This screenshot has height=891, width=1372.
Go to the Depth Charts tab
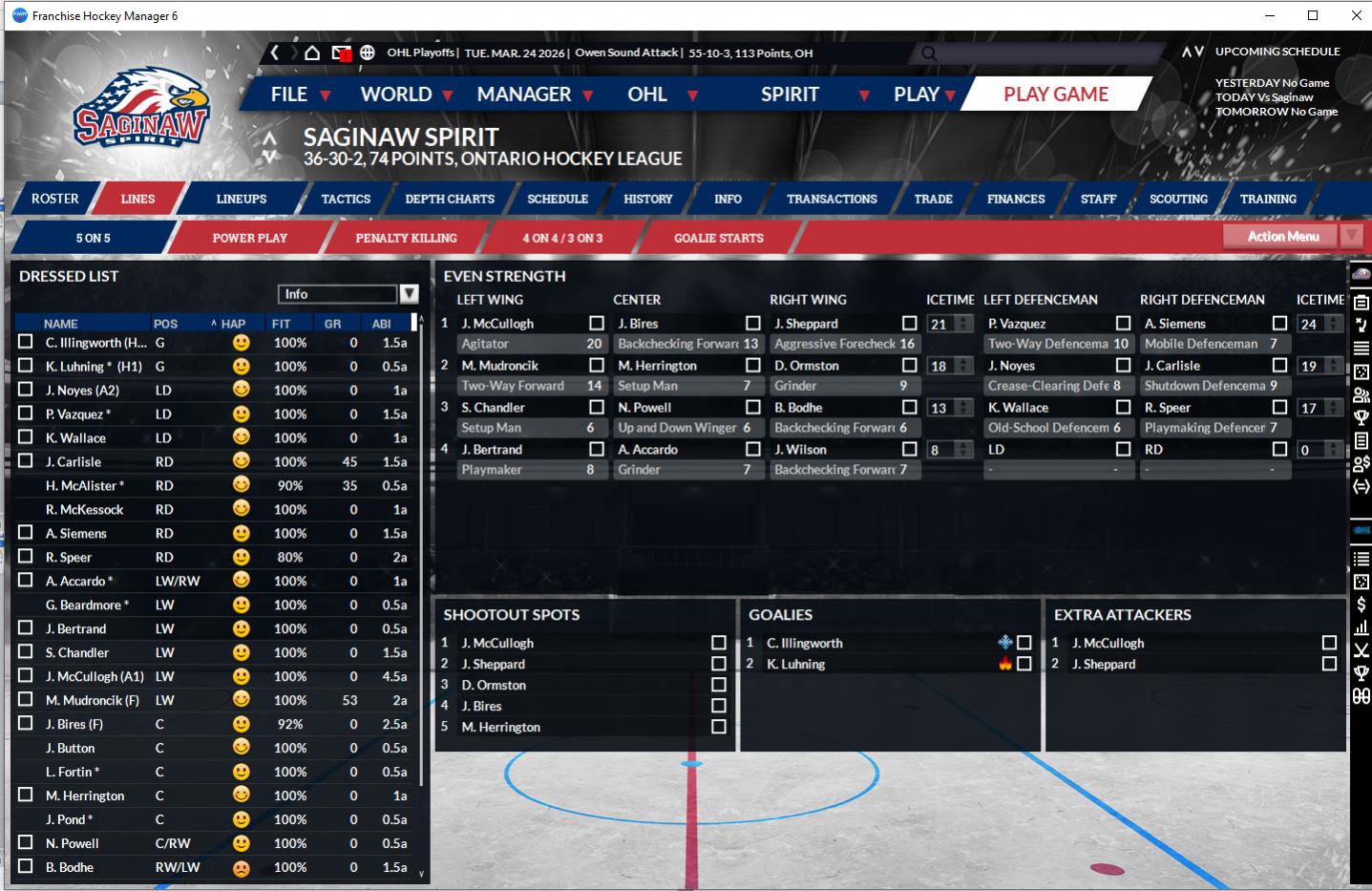[x=450, y=199]
